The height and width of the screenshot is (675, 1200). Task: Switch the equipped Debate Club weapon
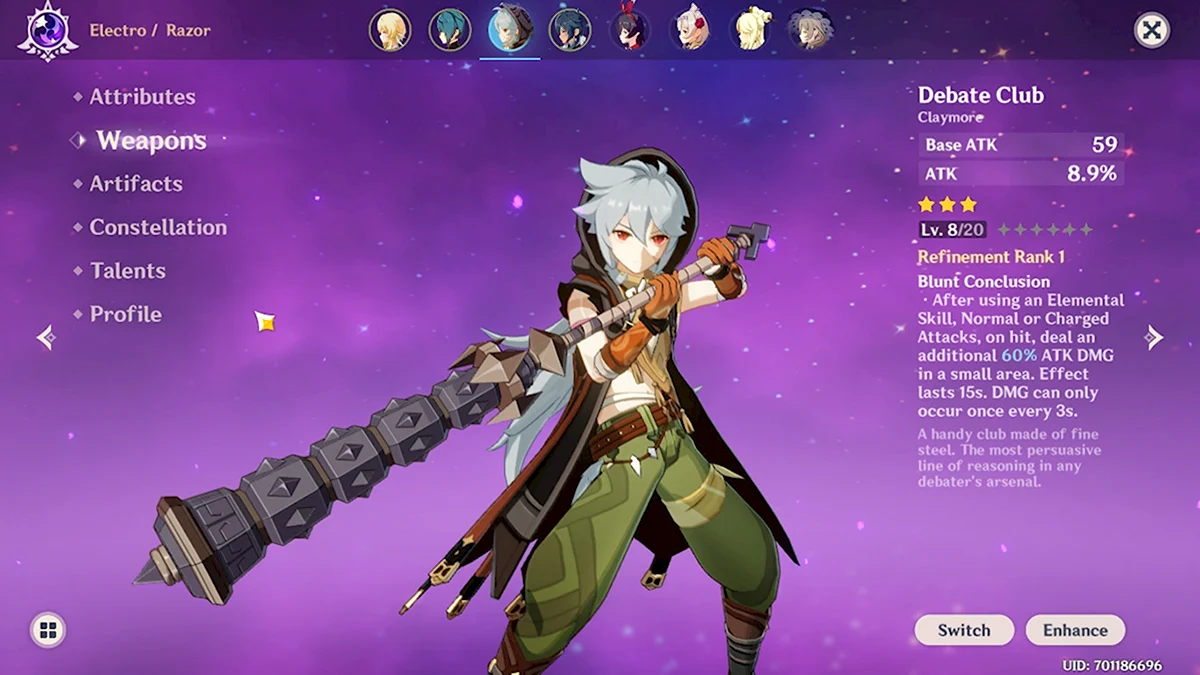coord(964,630)
